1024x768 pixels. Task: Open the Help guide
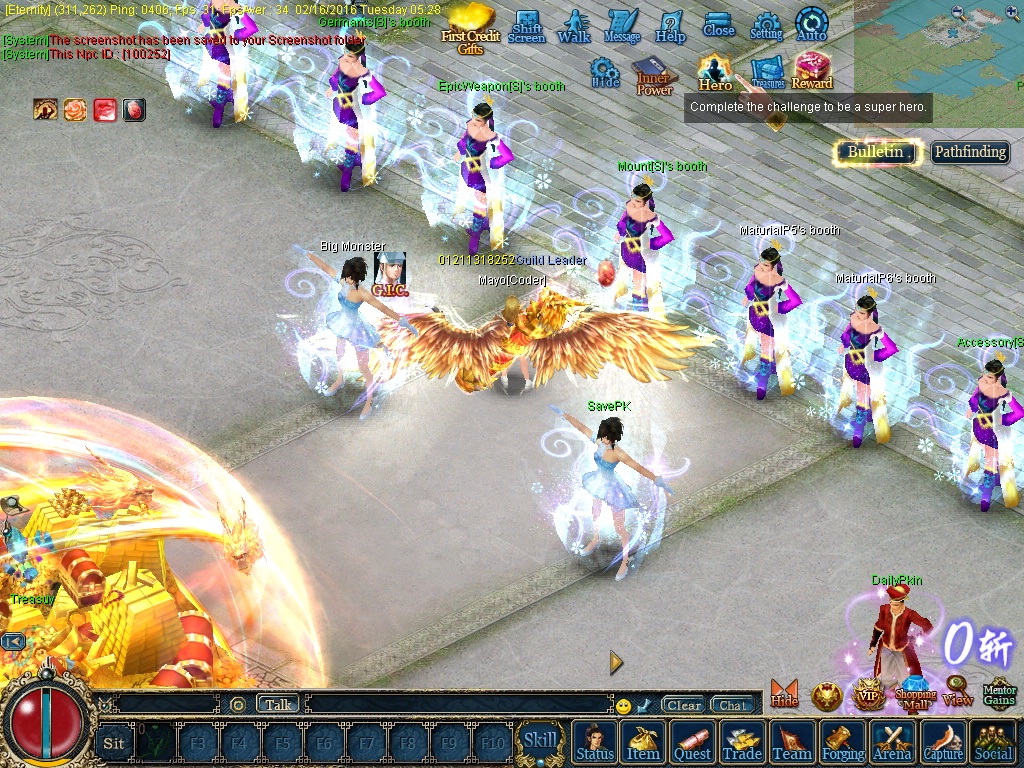tap(670, 26)
